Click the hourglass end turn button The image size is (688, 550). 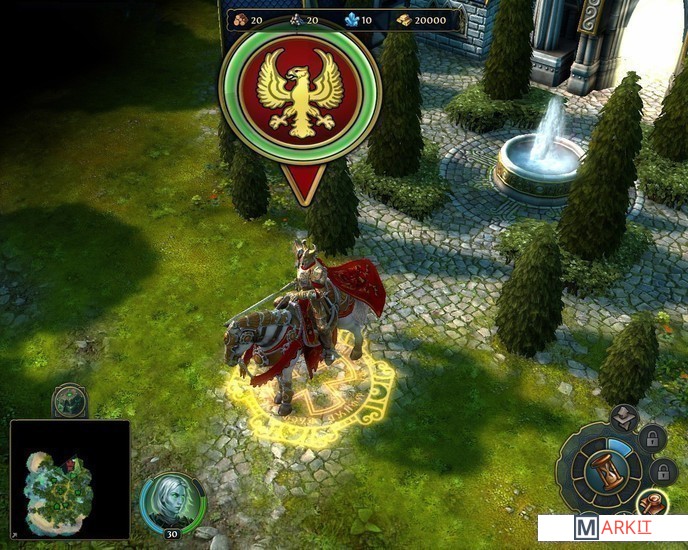click(603, 471)
